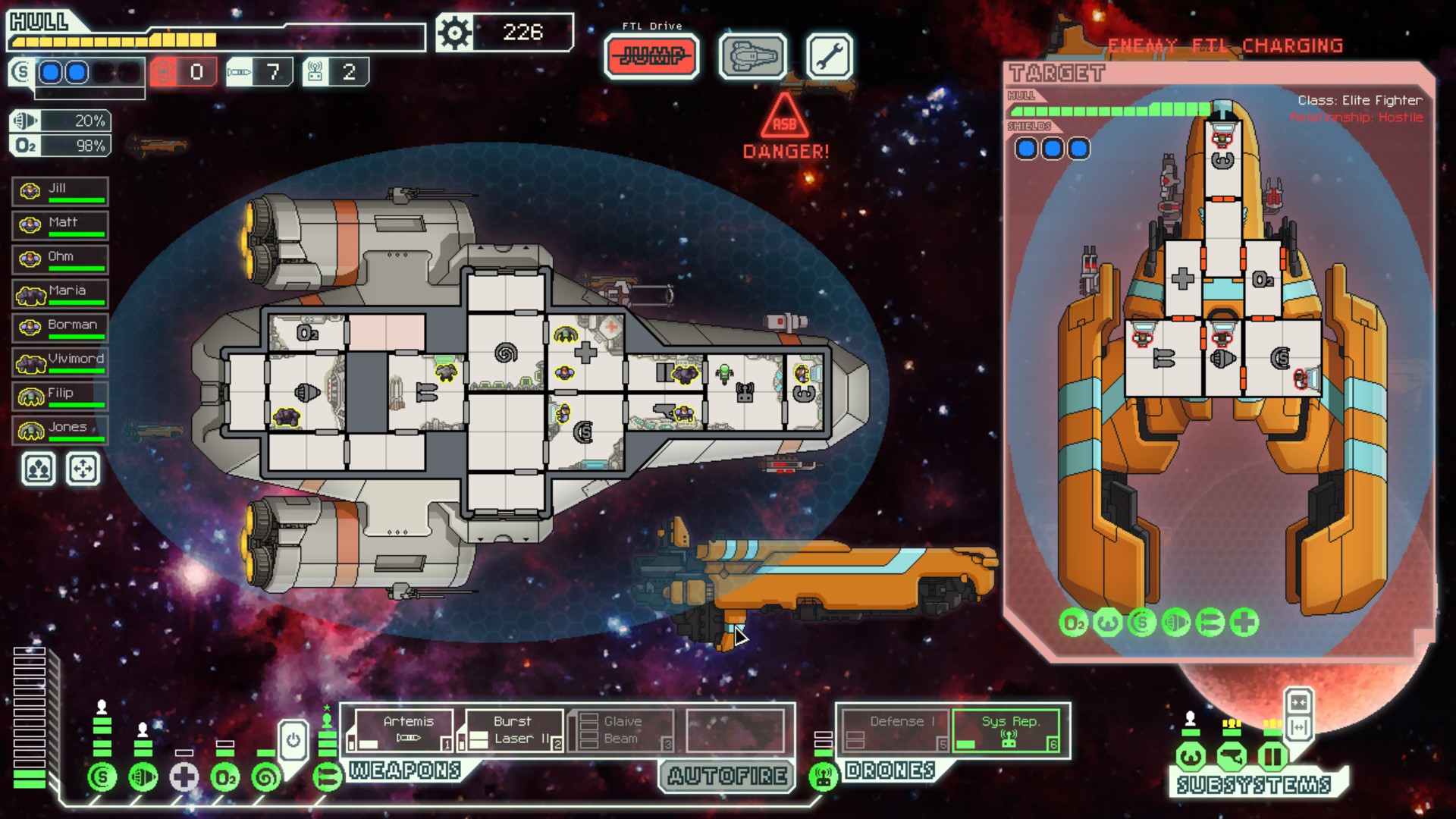1456x819 pixels.
Task: Select crew member Jill from the roster
Action: pyautogui.click(x=61, y=191)
